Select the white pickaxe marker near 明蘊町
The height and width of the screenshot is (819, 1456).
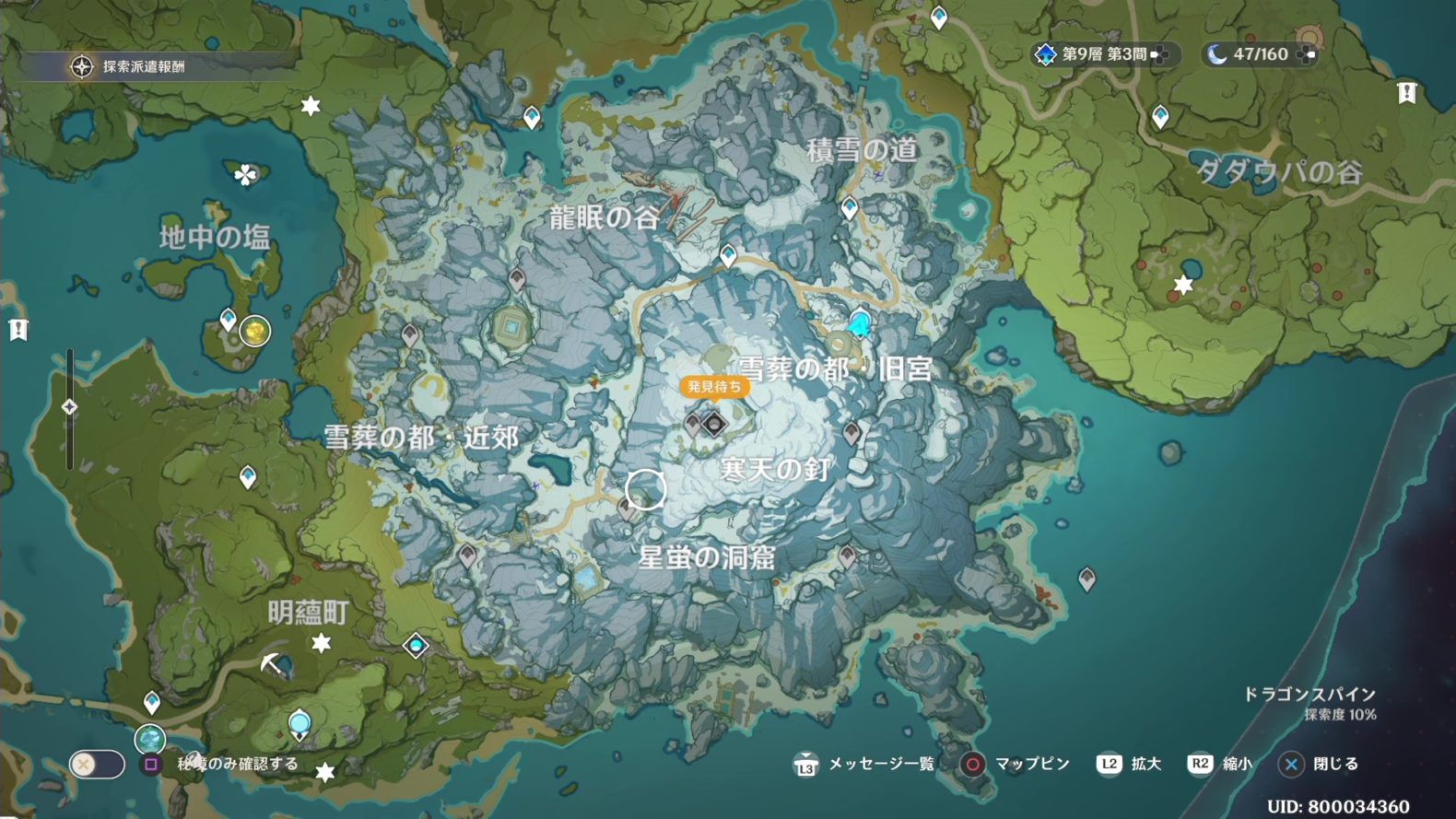point(272,662)
